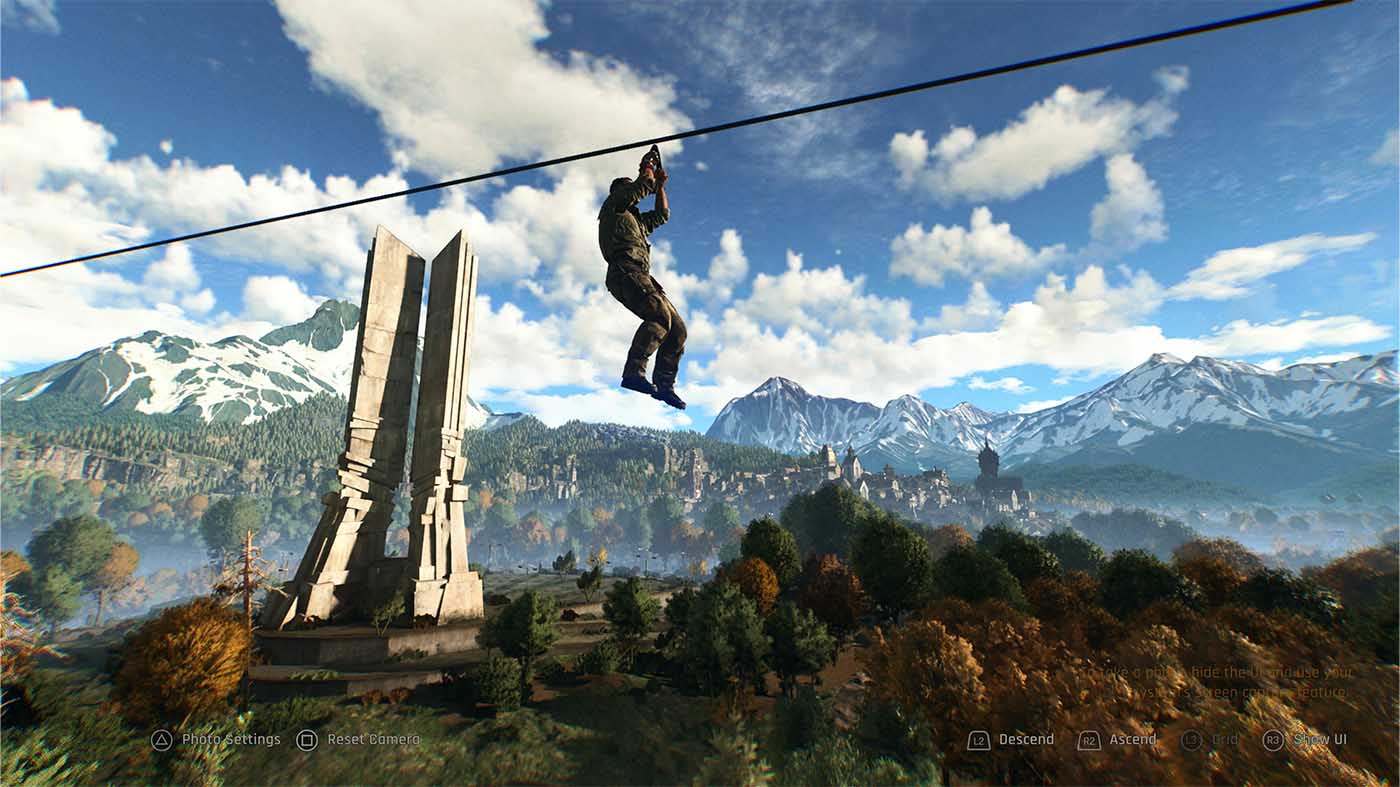Click the L2 trigger icon next to Descend
The height and width of the screenshot is (787, 1400).
coord(979,740)
